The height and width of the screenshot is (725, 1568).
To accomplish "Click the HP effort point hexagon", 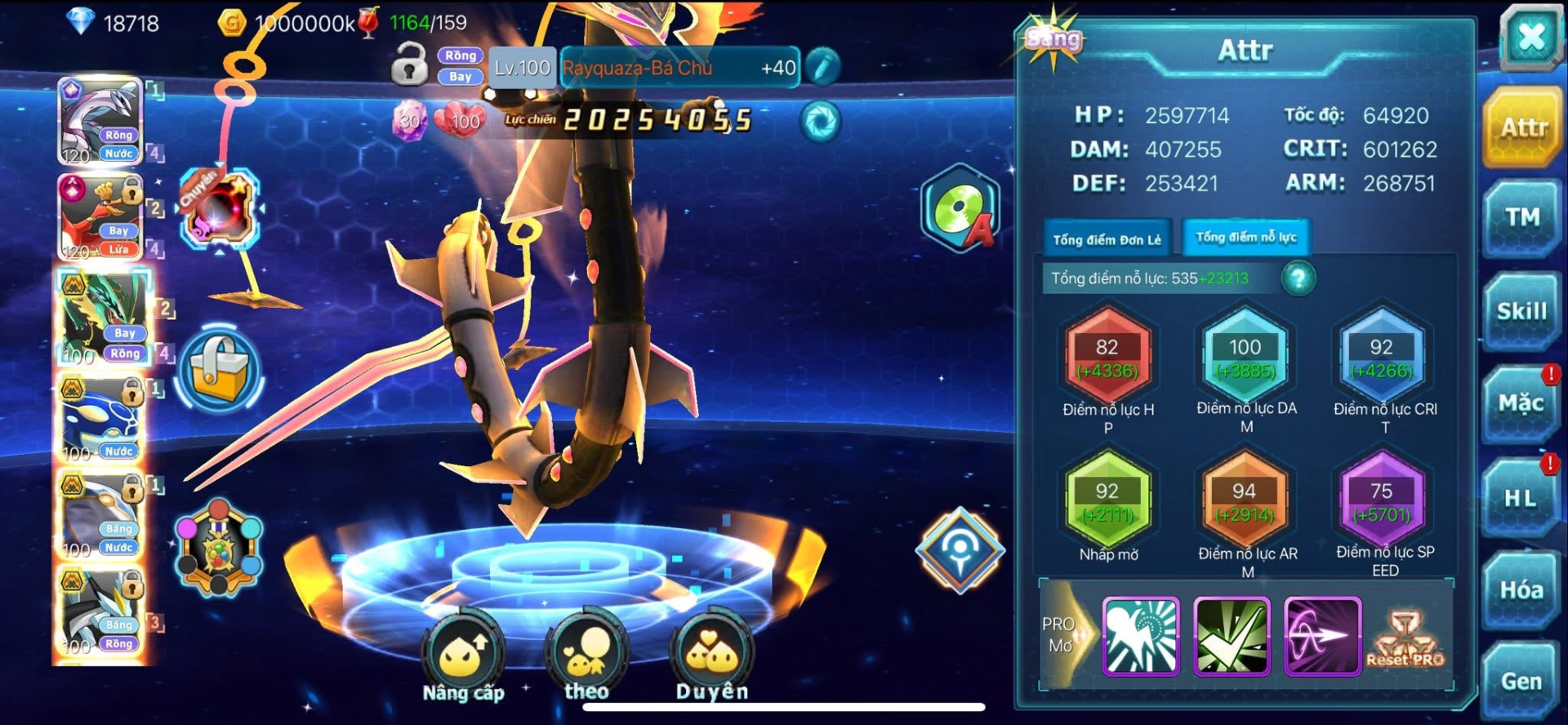I will coord(1107,358).
